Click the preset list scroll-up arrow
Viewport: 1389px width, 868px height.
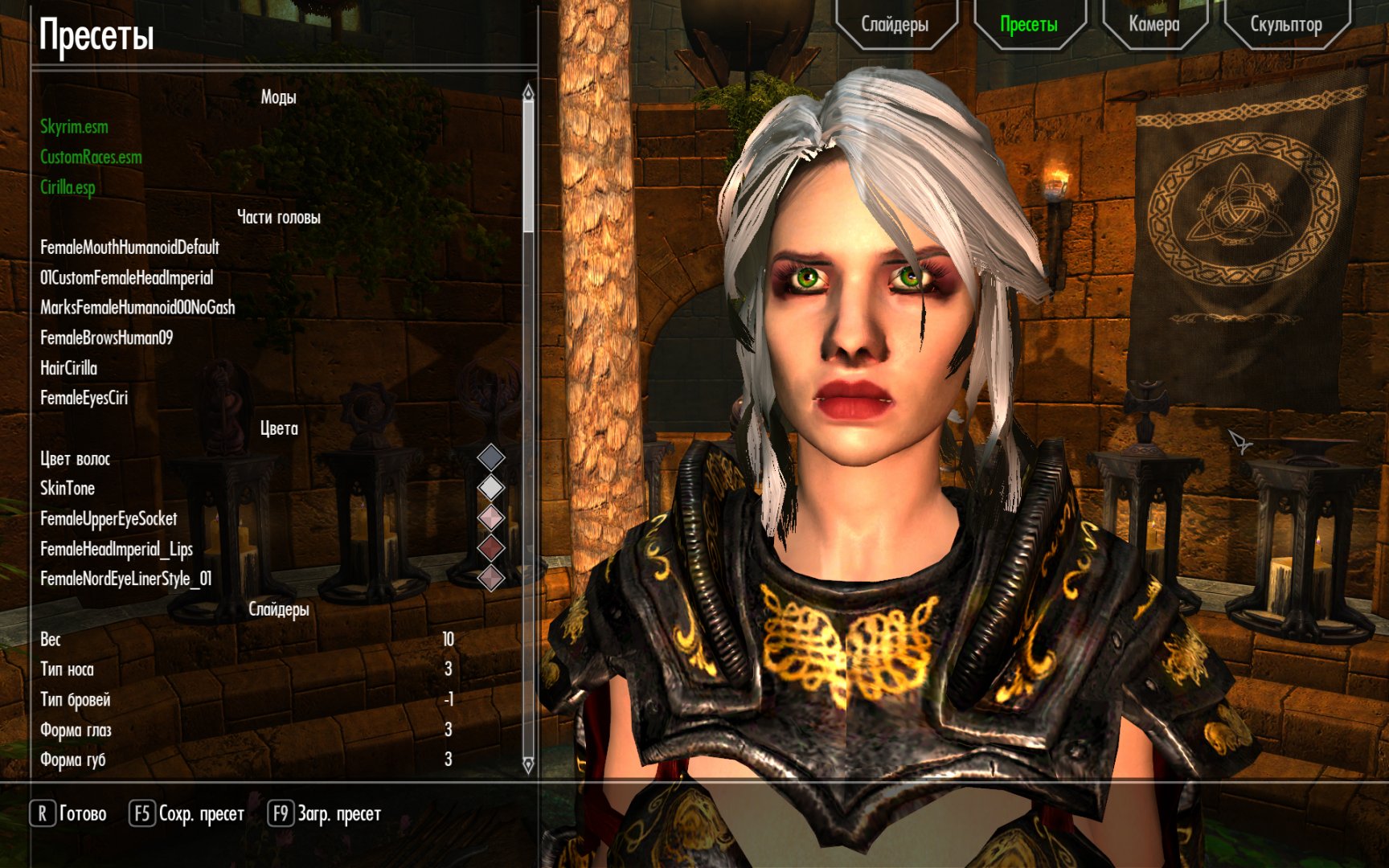tap(528, 92)
